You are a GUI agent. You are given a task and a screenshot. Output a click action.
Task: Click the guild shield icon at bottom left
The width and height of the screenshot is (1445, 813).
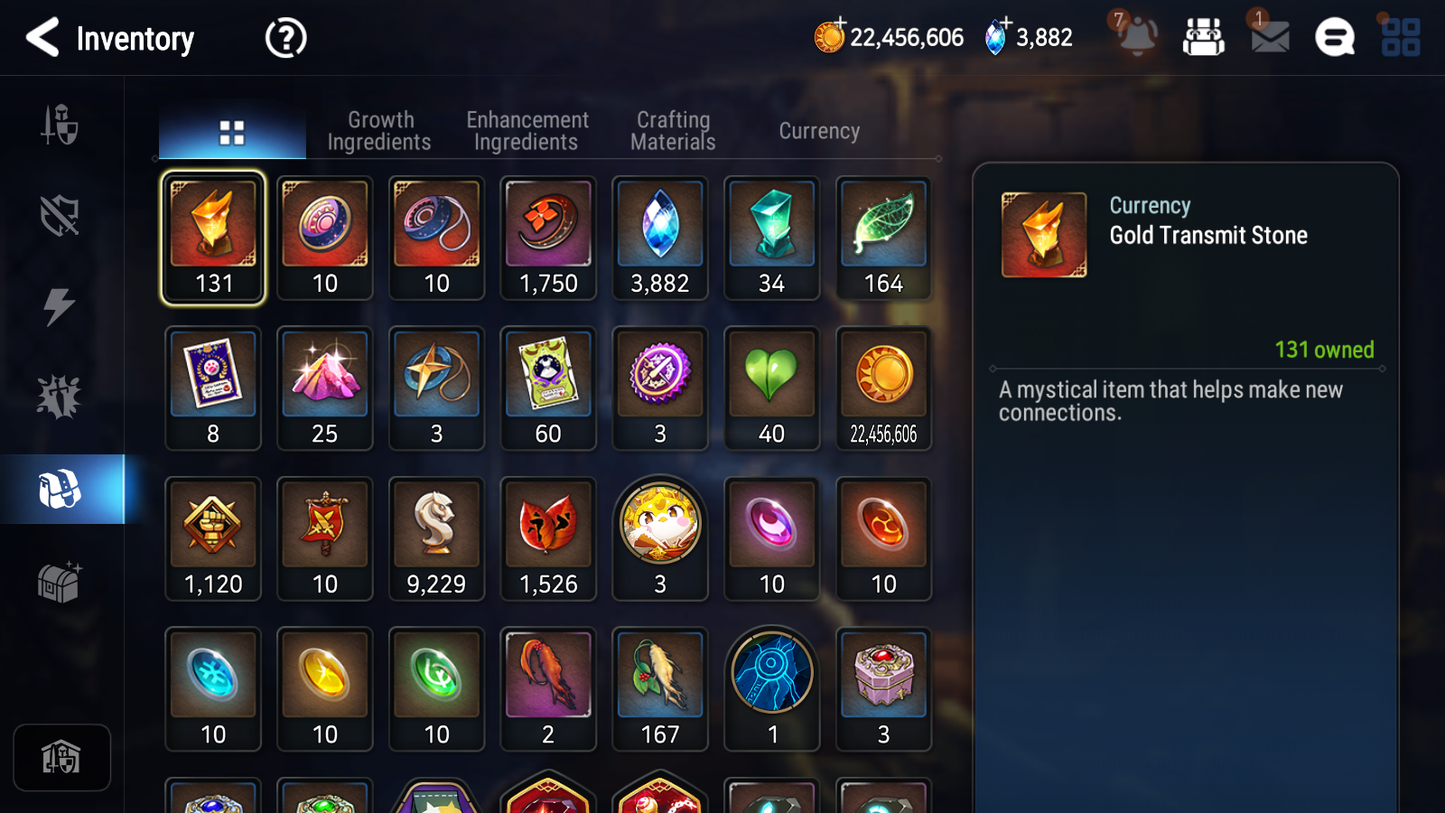pyautogui.click(x=62, y=758)
